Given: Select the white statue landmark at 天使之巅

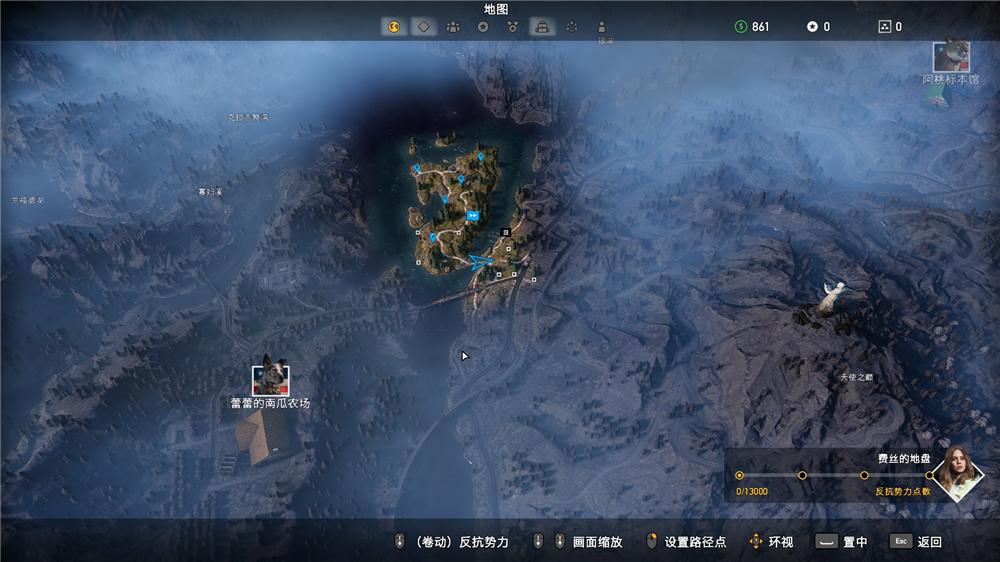Looking at the screenshot, I should tap(829, 297).
